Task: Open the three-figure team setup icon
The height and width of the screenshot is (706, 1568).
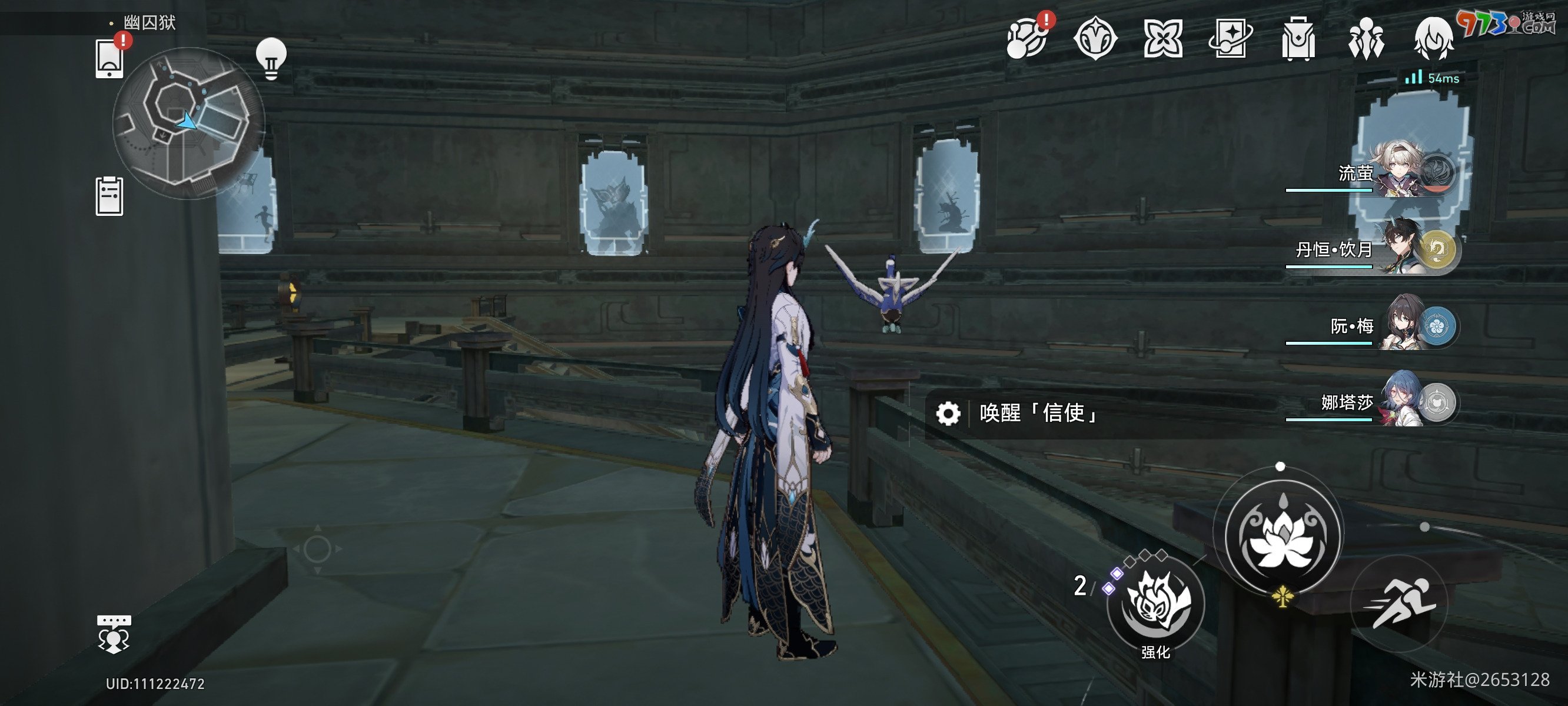Action: click(x=1366, y=39)
